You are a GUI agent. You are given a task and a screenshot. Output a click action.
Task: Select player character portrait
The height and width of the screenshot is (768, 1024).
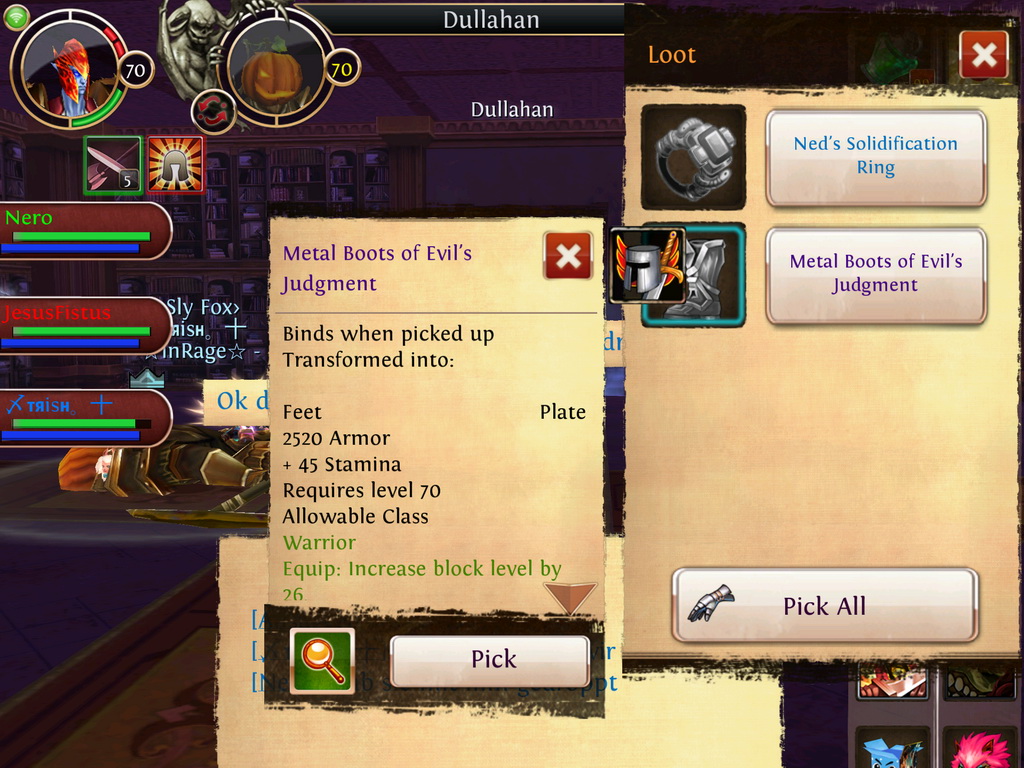(68, 68)
